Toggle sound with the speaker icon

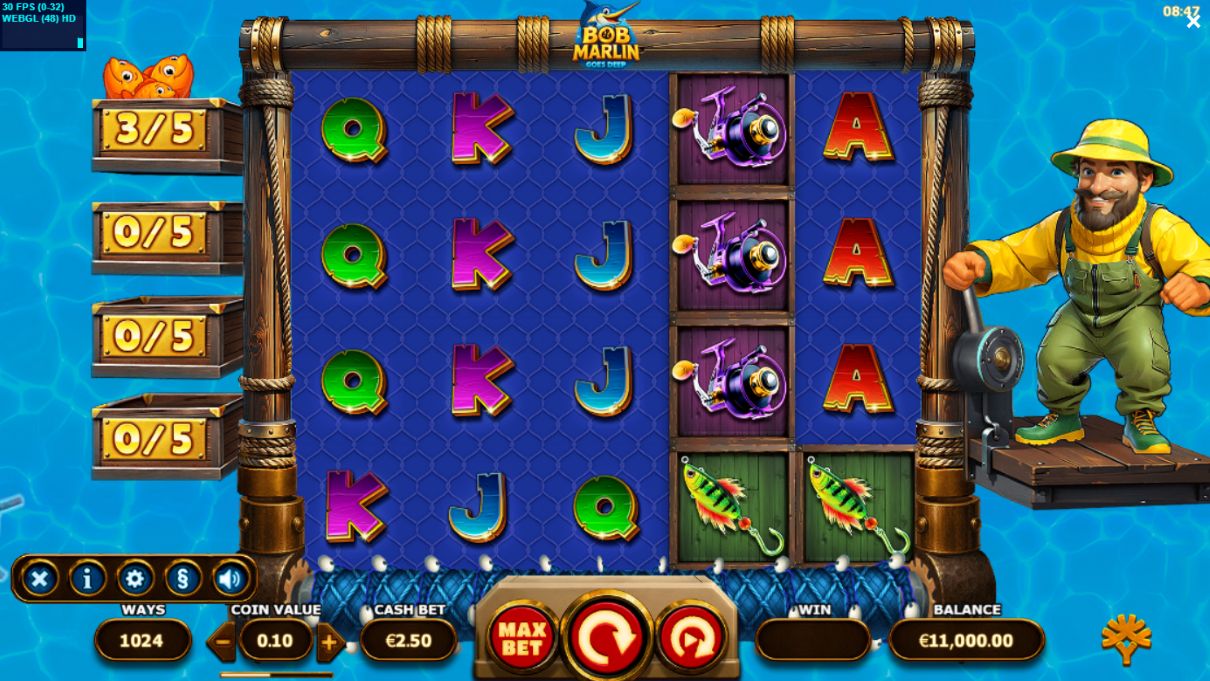230,578
